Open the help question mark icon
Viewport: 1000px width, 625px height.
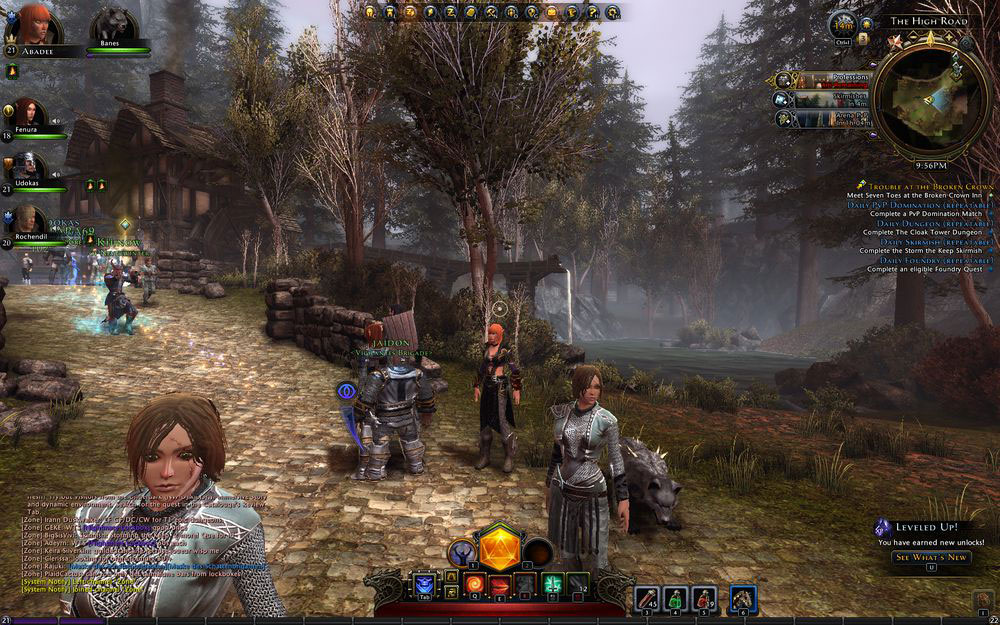click(x=591, y=12)
